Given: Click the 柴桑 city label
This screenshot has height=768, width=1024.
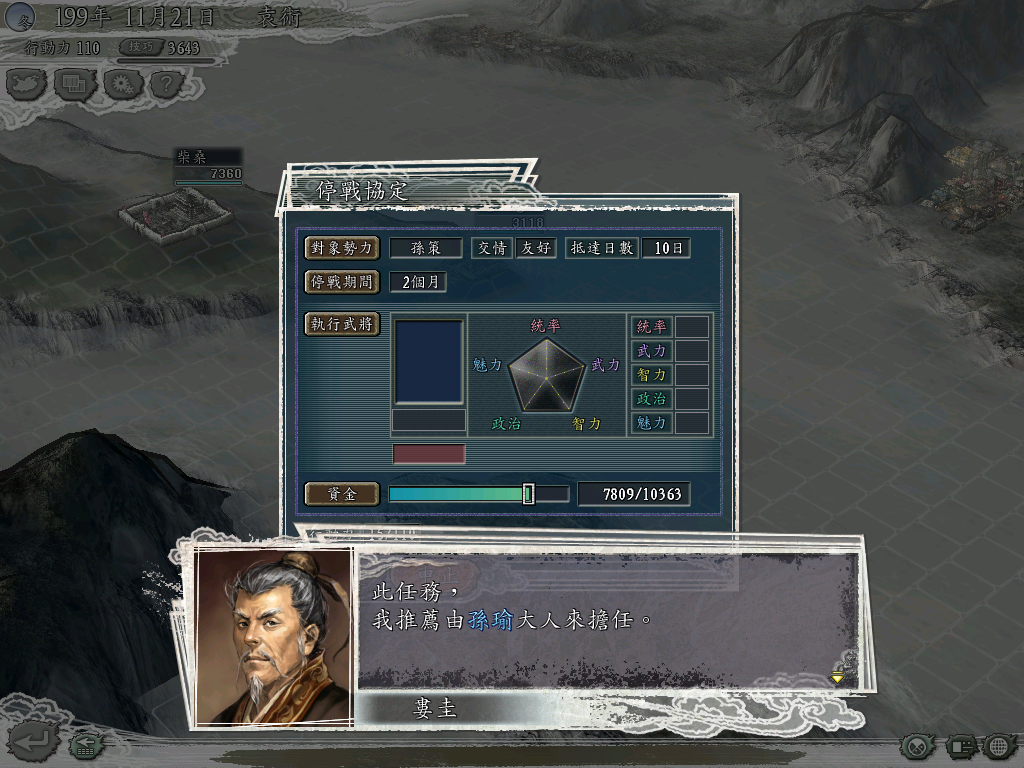Looking at the screenshot, I should tap(207, 157).
